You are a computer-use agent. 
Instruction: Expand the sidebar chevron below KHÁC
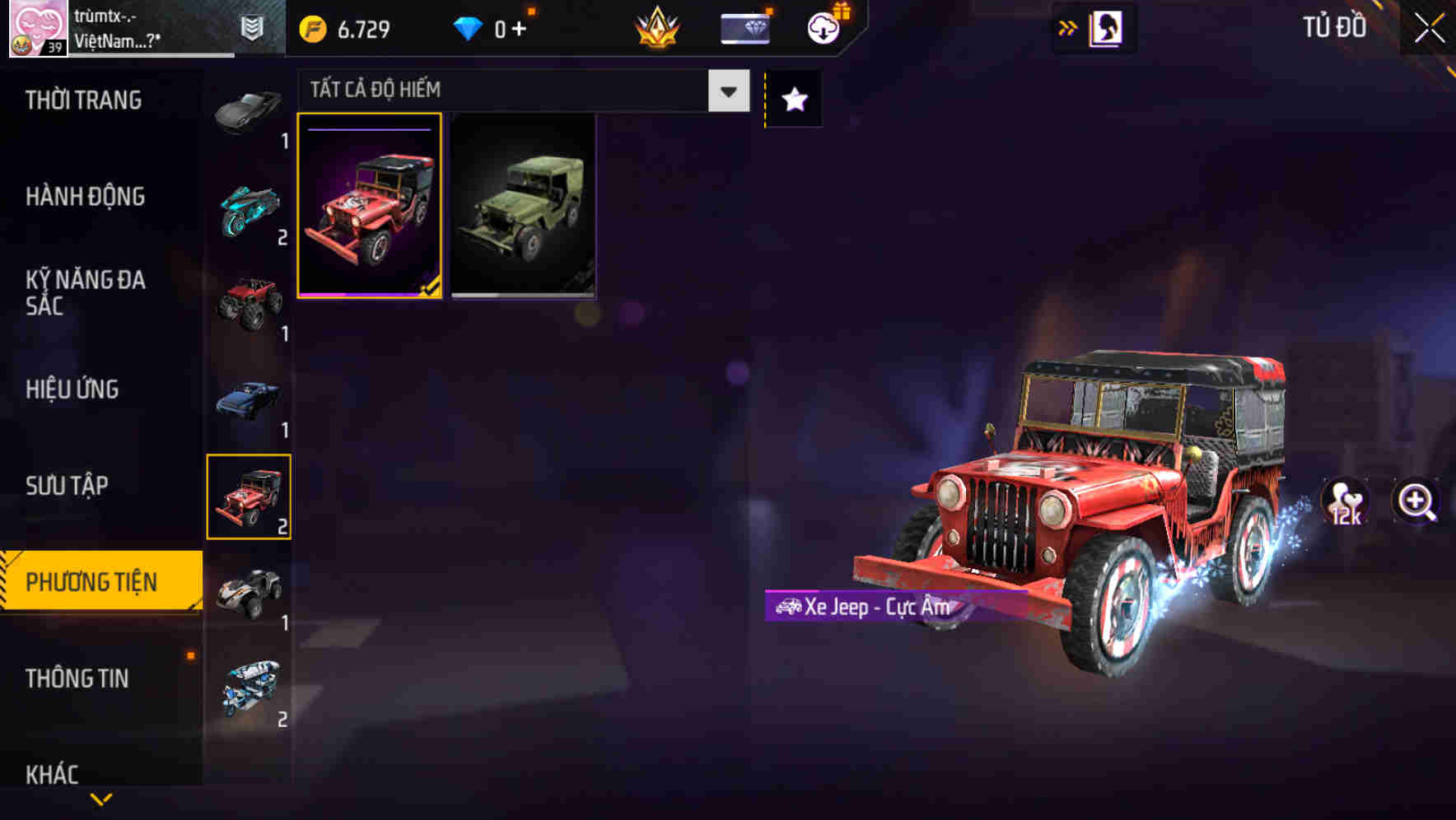(100, 800)
